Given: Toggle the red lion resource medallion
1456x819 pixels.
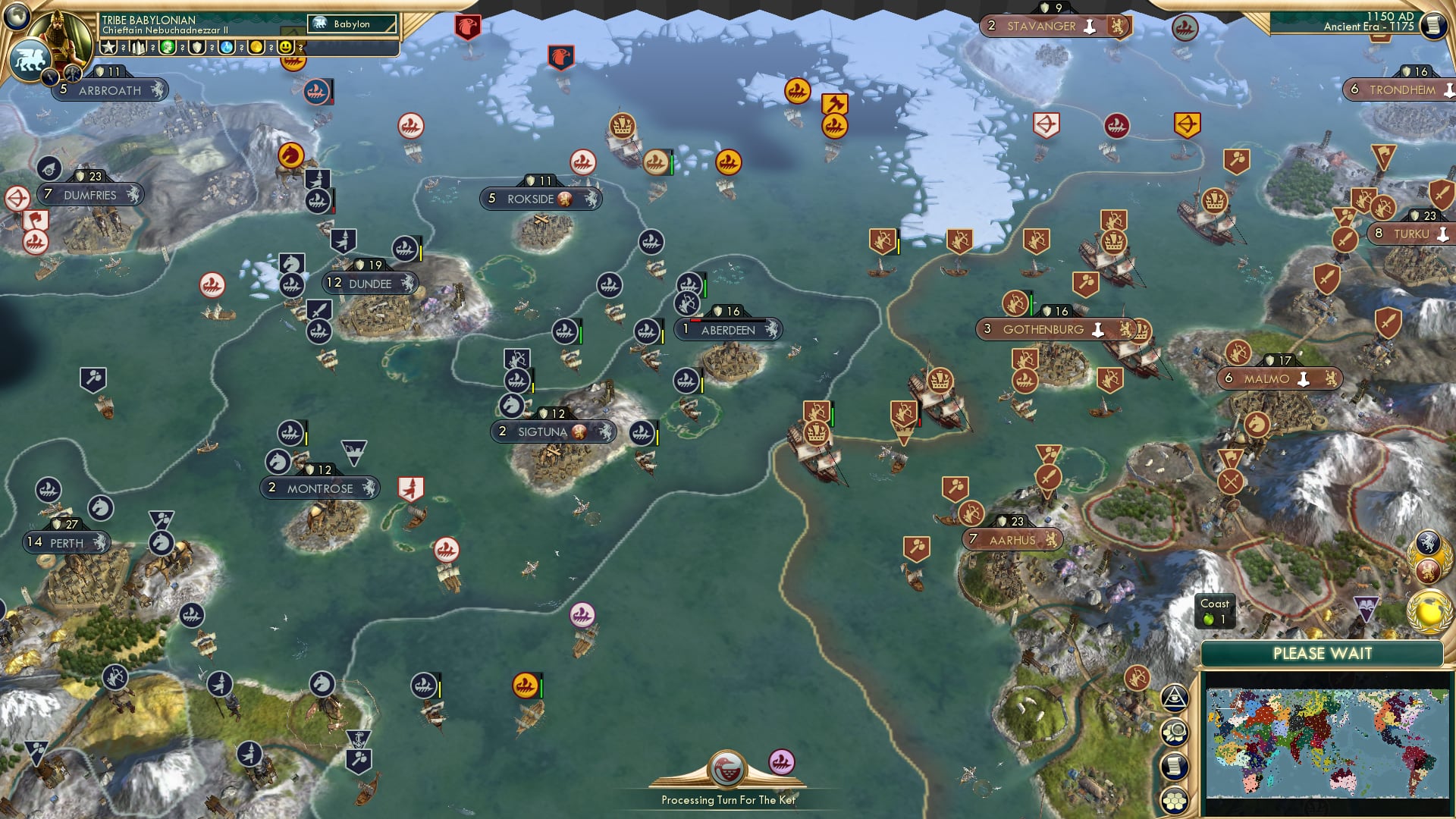Looking at the screenshot, I should (x=1428, y=570).
